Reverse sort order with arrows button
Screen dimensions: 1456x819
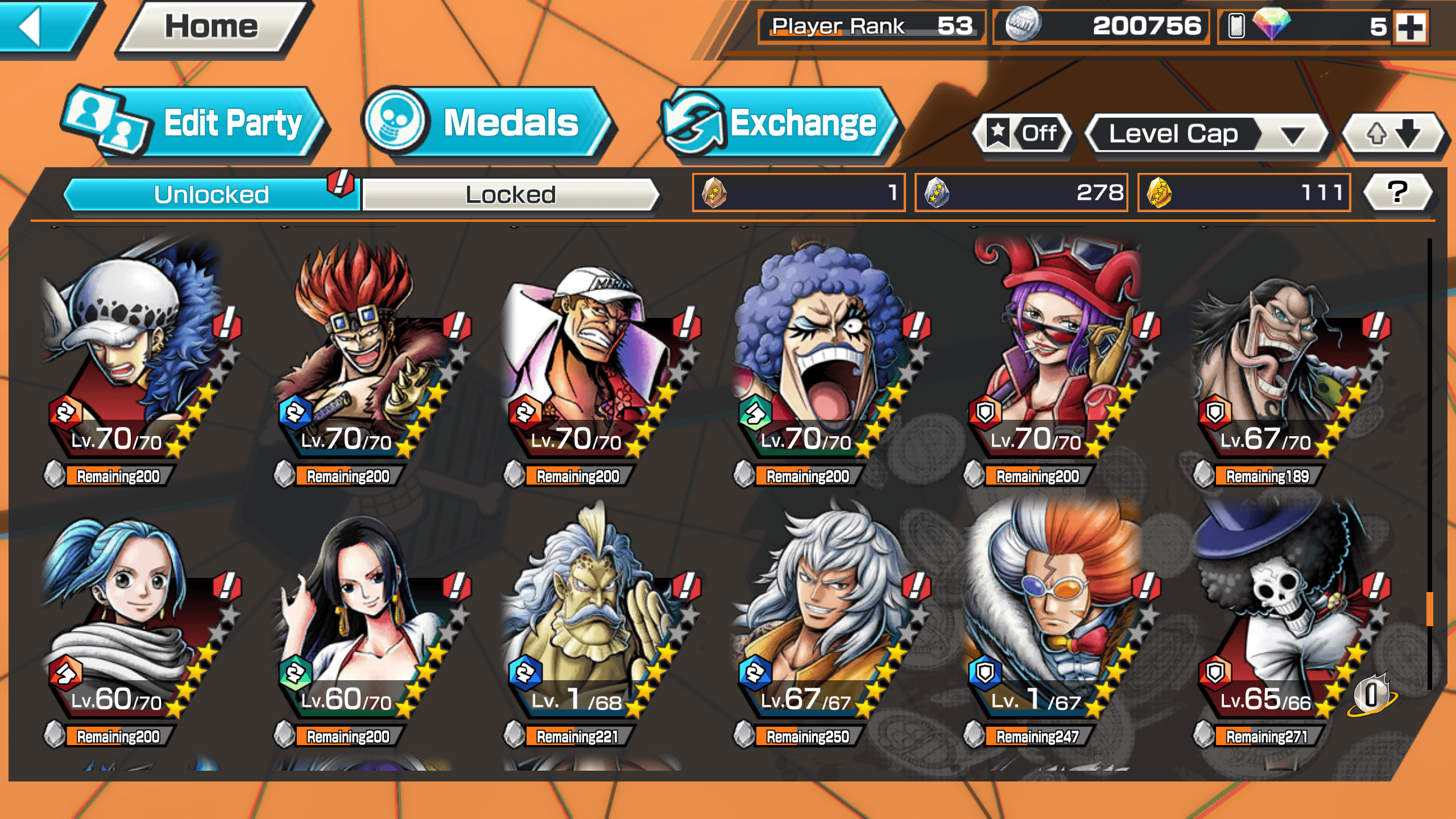click(1392, 134)
